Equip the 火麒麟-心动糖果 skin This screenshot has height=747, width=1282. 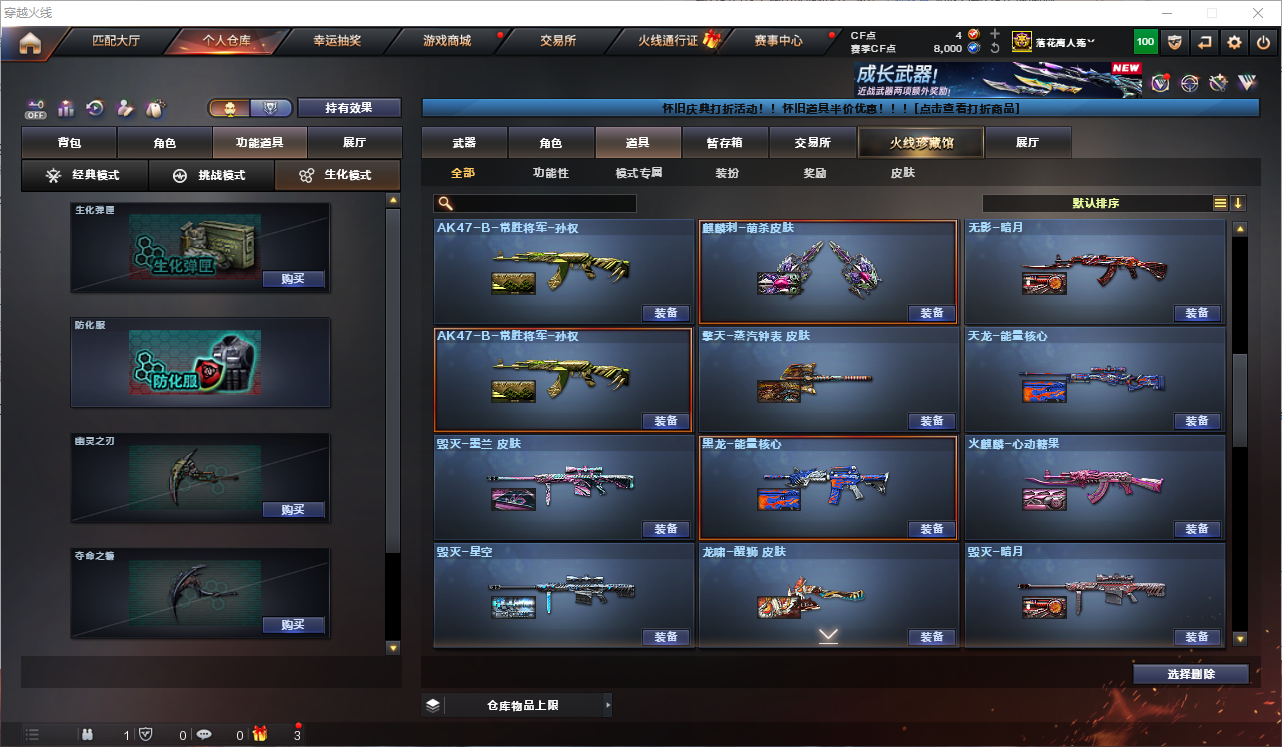point(1196,529)
